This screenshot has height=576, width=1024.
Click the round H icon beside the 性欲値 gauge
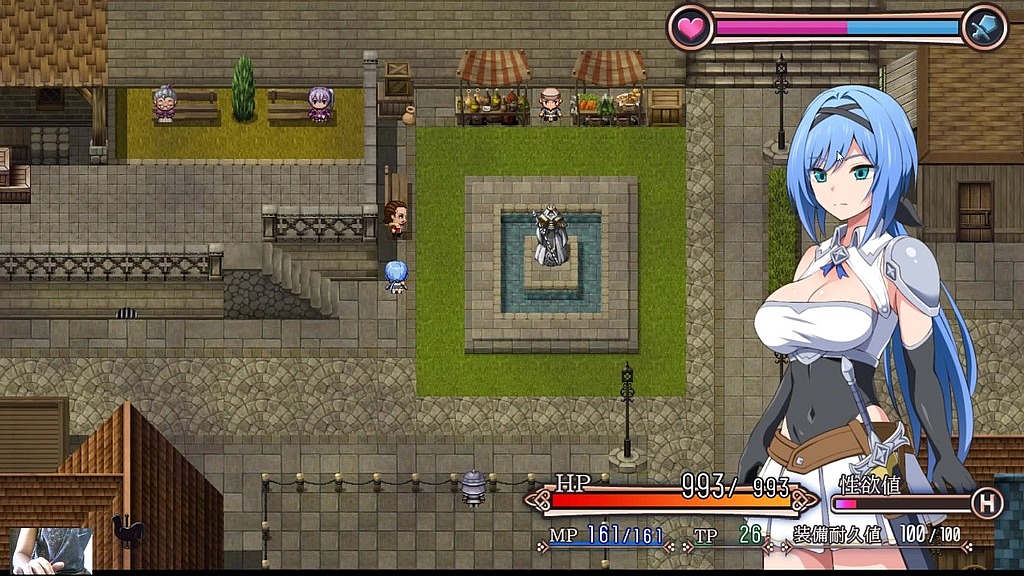(x=987, y=504)
